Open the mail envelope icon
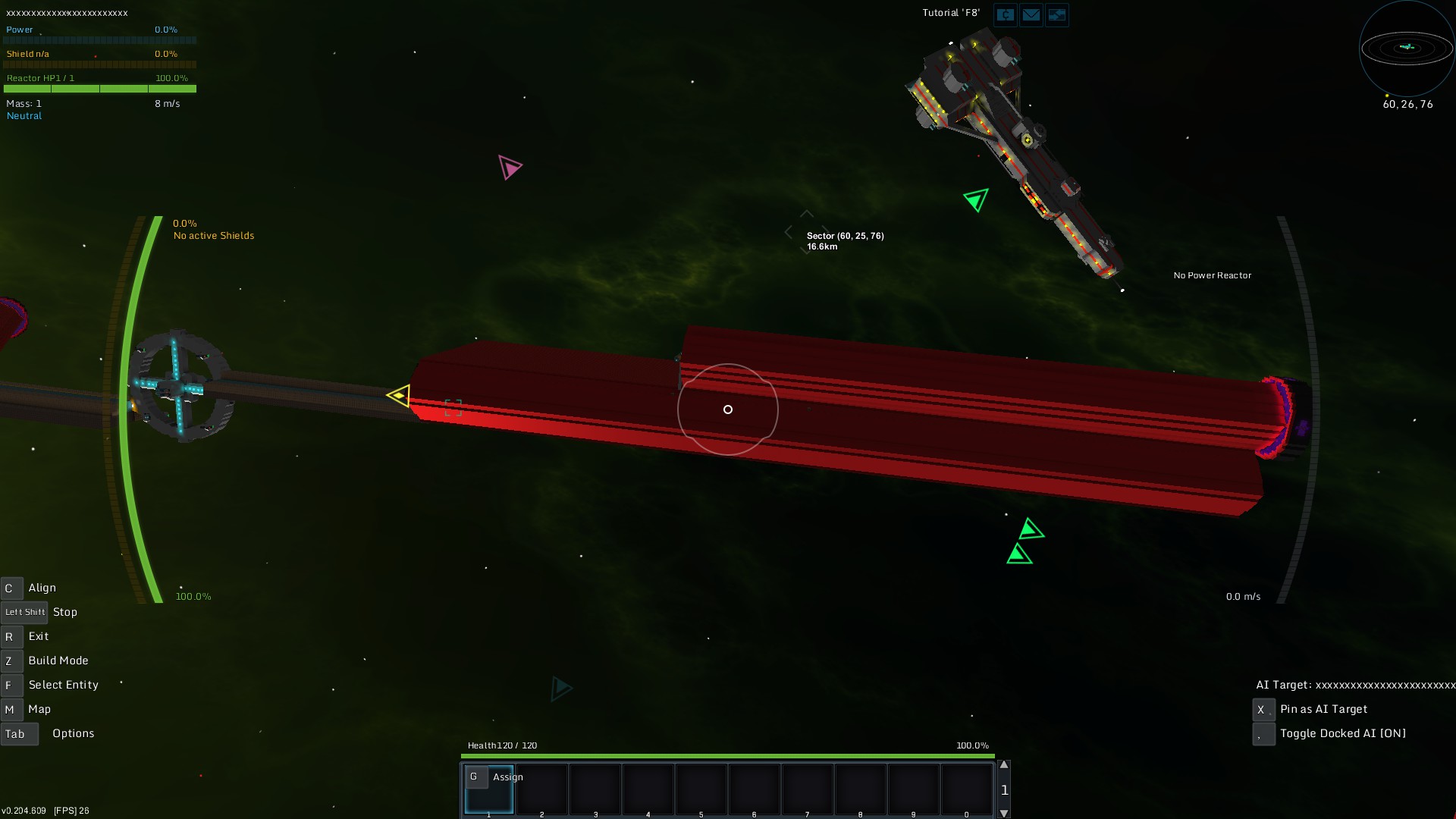The width and height of the screenshot is (1456, 819). tap(1031, 14)
